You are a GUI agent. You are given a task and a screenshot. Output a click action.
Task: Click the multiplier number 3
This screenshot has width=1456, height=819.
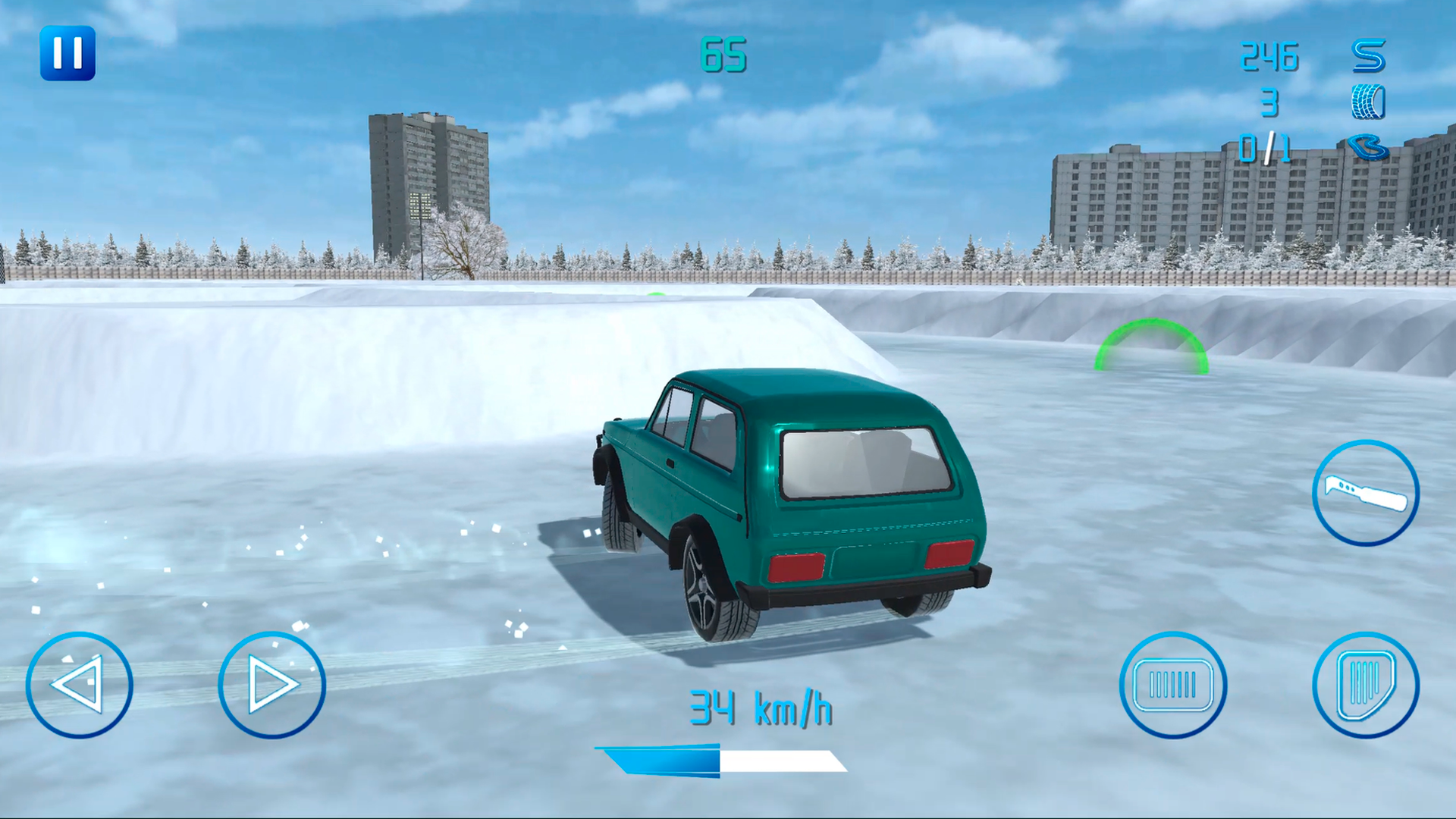pos(1267,102)
